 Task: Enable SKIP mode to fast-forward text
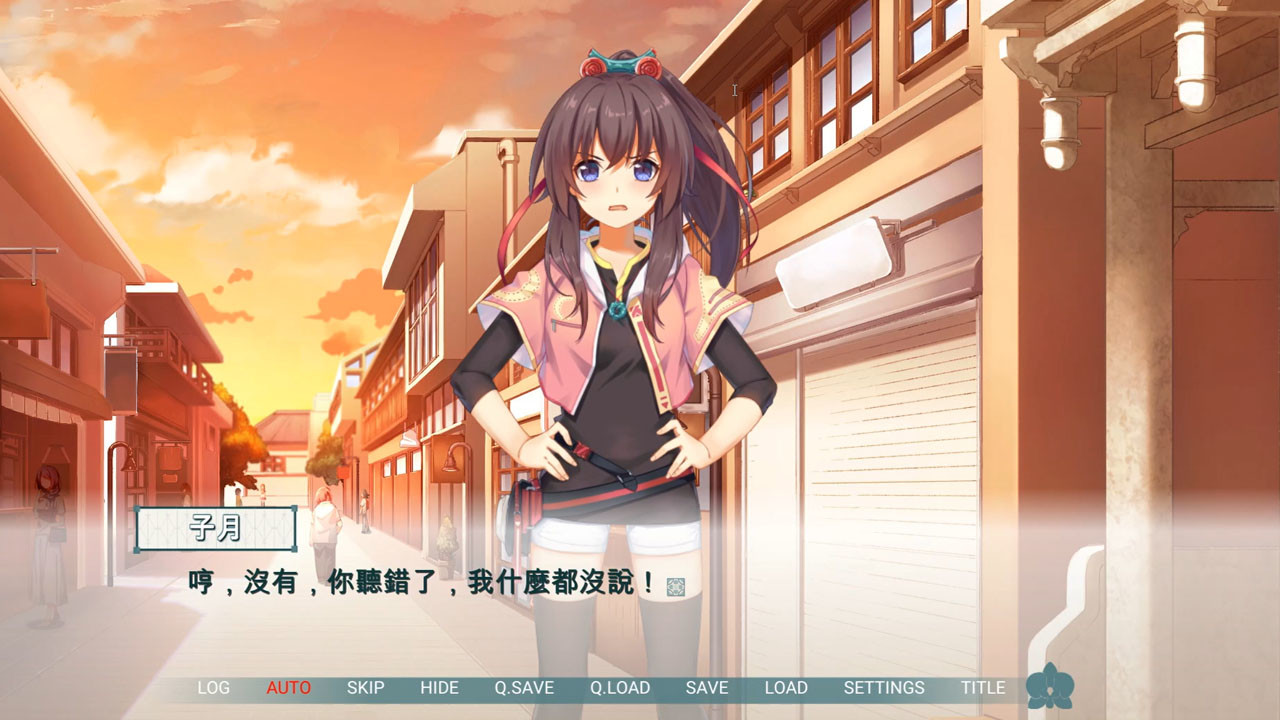click(366, 688)
